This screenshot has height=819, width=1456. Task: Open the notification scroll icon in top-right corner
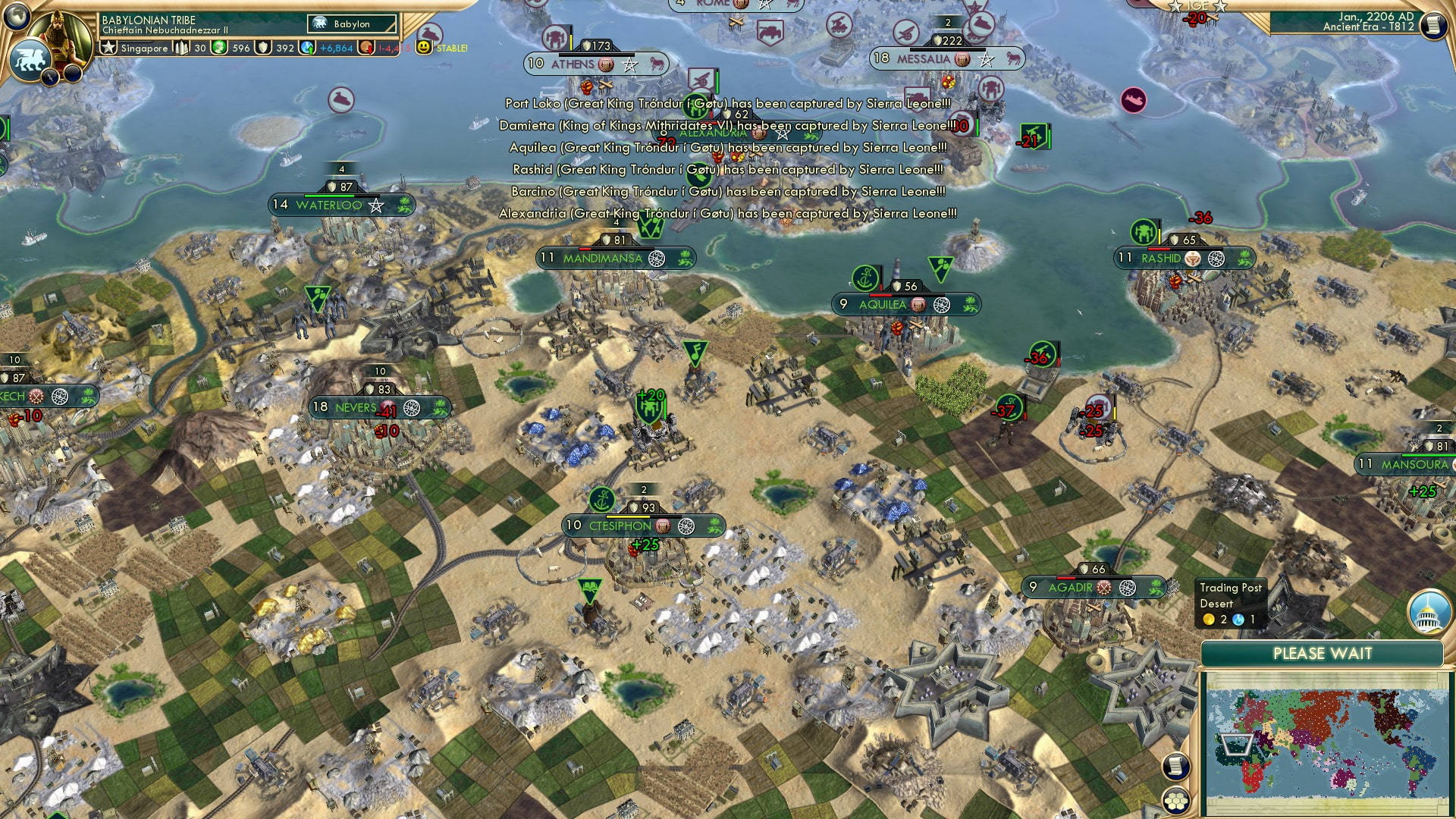[x=1435, y=27]
